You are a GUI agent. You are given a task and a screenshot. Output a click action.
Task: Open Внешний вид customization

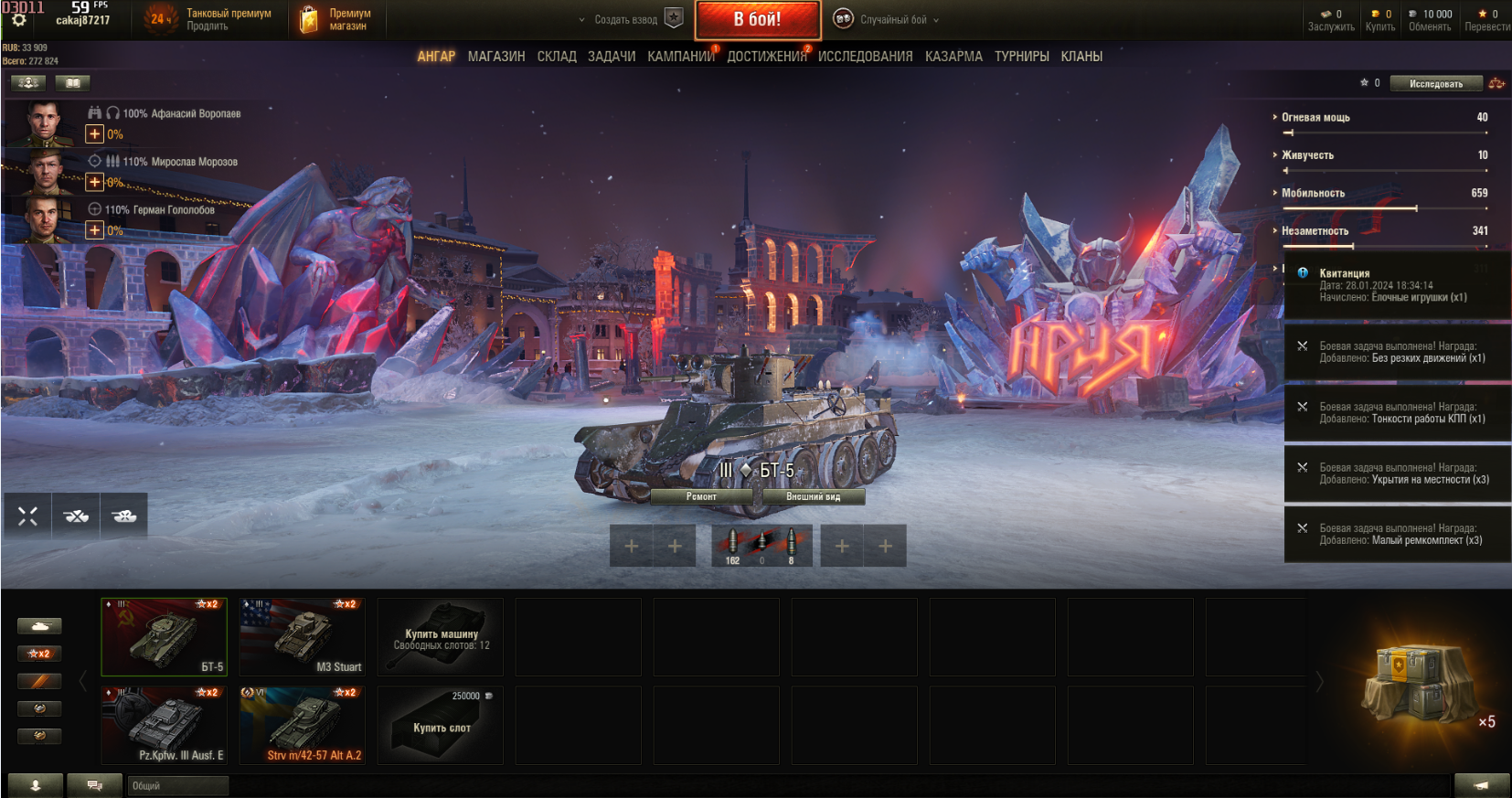click(x=813, y=496)
